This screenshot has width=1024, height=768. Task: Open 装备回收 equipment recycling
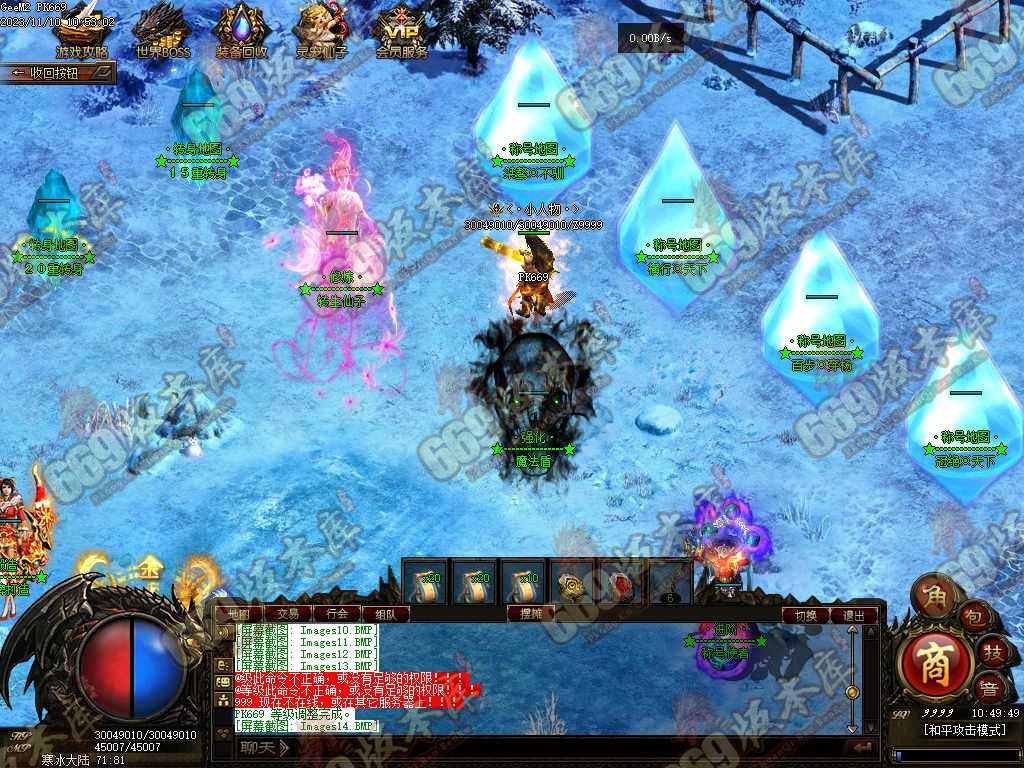click(242, 31)
